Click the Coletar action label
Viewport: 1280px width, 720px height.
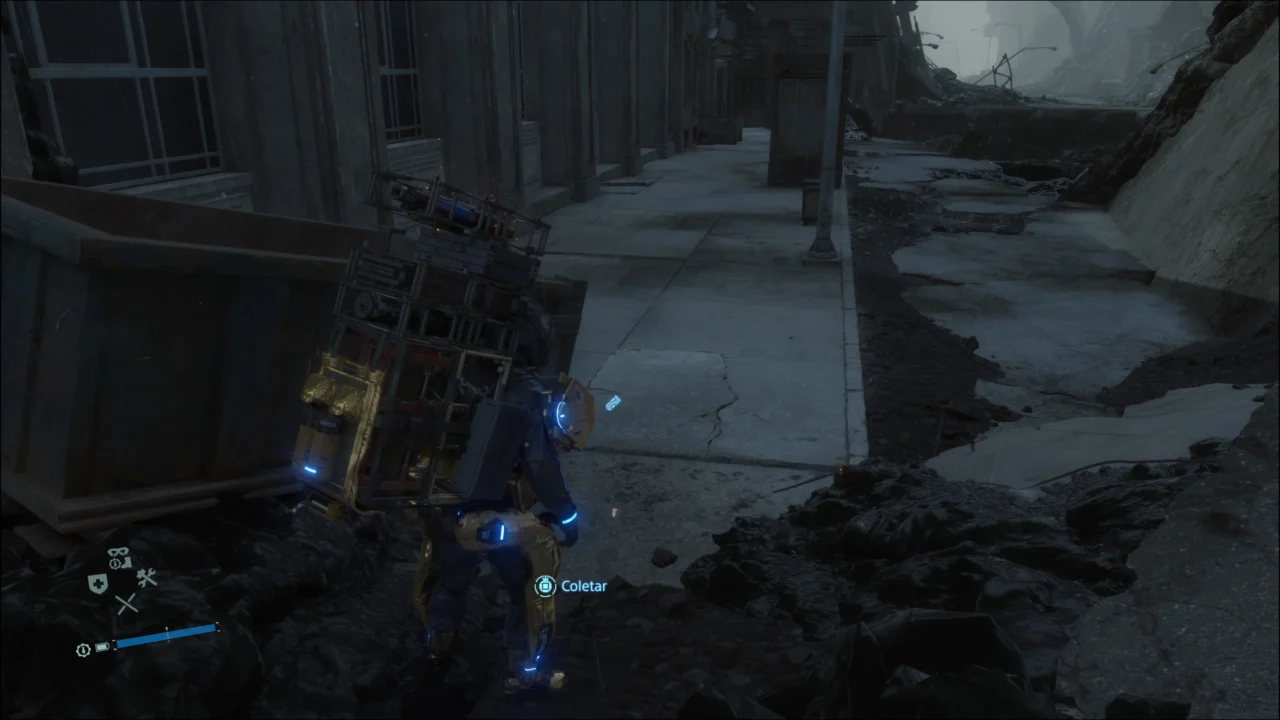tap(584, 586)
